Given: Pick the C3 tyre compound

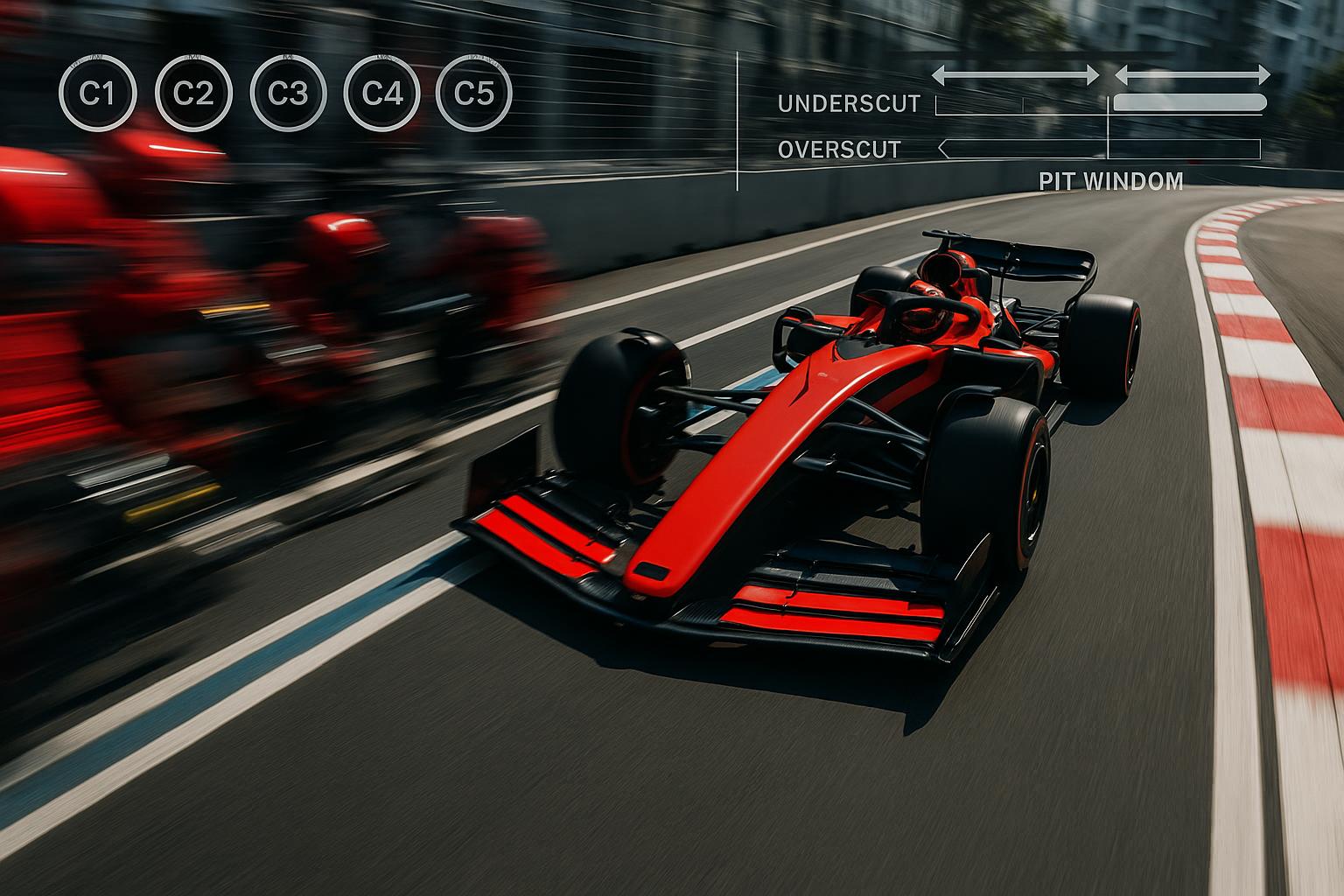Looking at the screenshot, I should pyautogui.click(x=288, y=93).
